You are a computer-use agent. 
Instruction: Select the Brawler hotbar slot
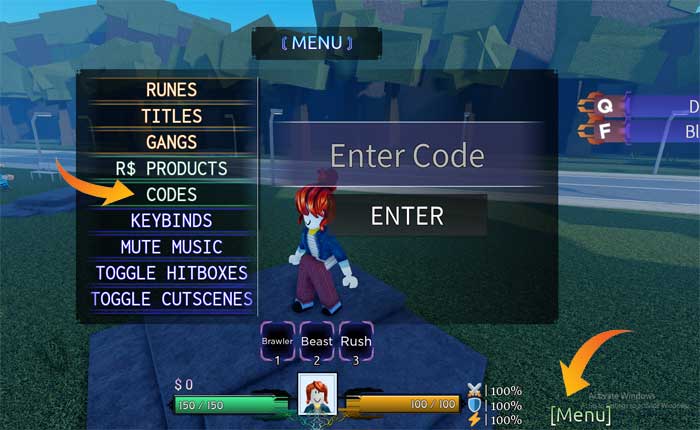(x=277, y=341)
